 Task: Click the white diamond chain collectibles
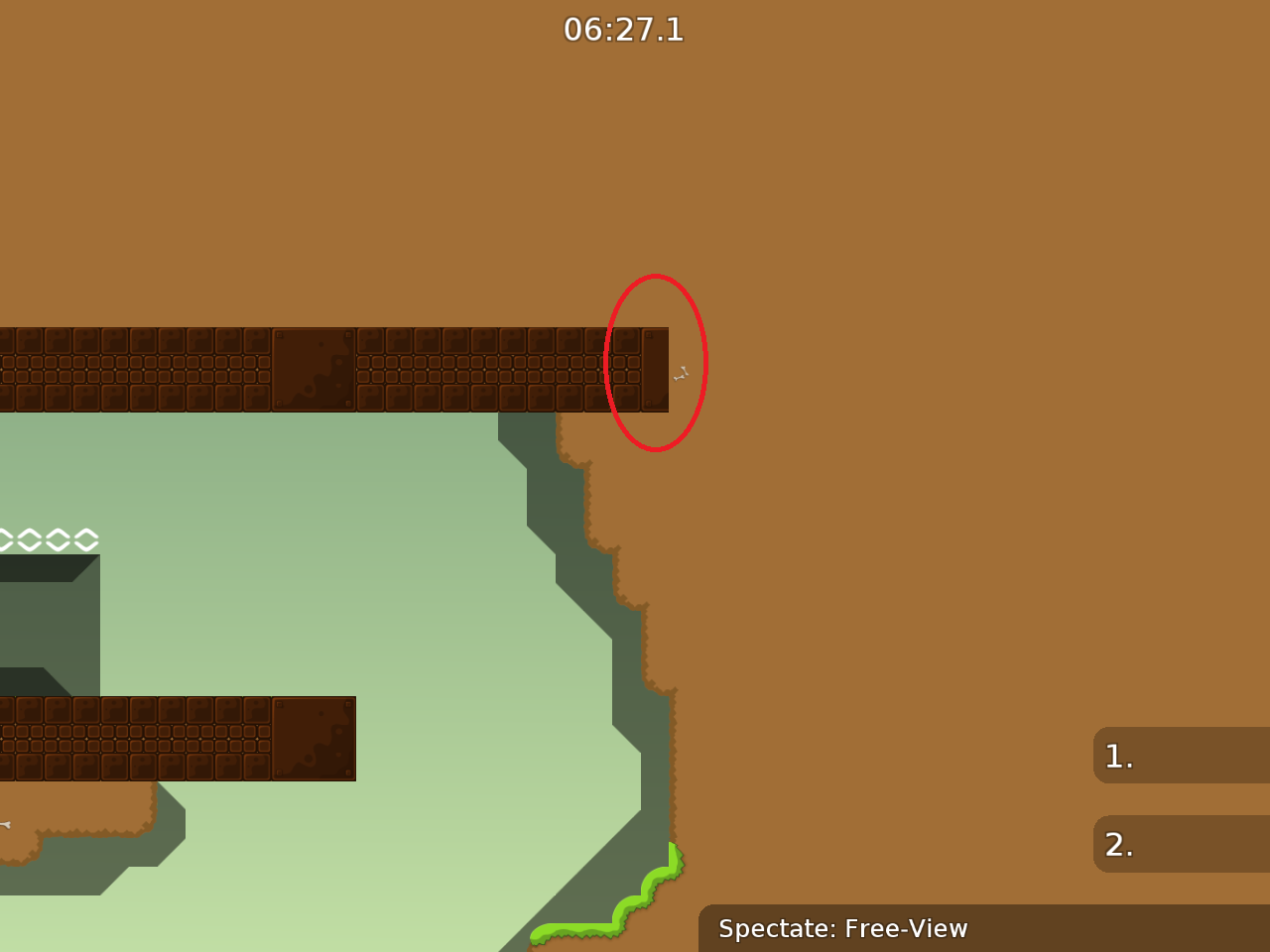(48, 539)
